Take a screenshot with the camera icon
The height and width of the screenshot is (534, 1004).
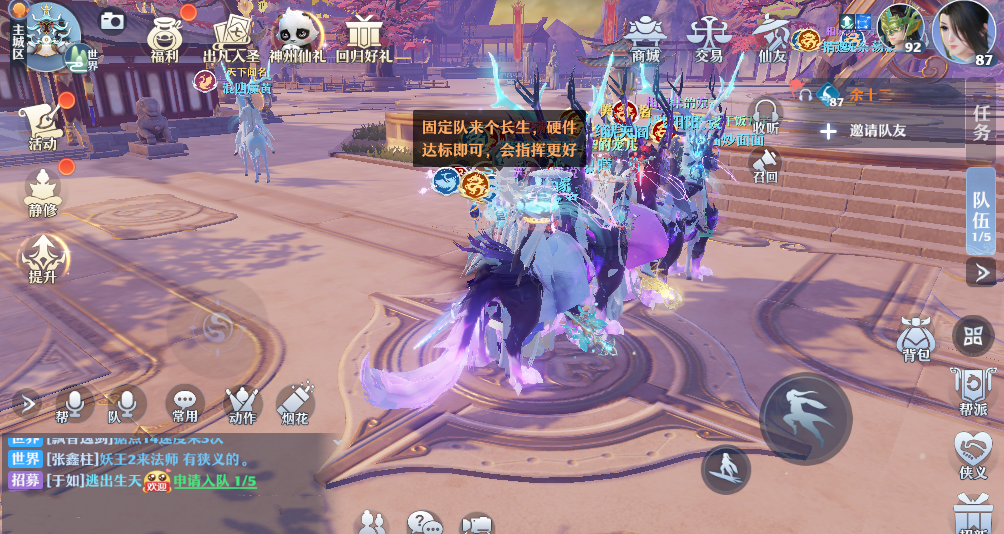(112, 20)
